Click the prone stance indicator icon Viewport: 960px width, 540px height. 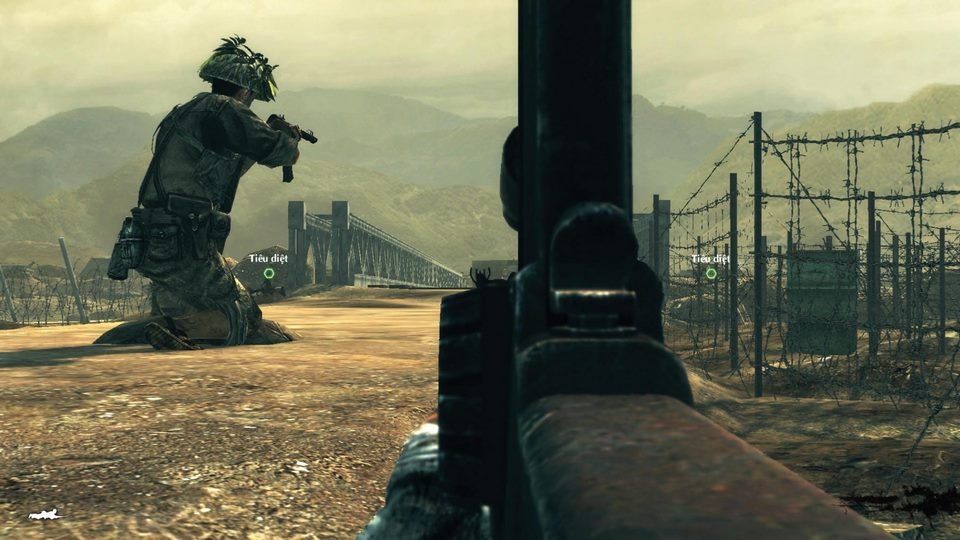43,515
